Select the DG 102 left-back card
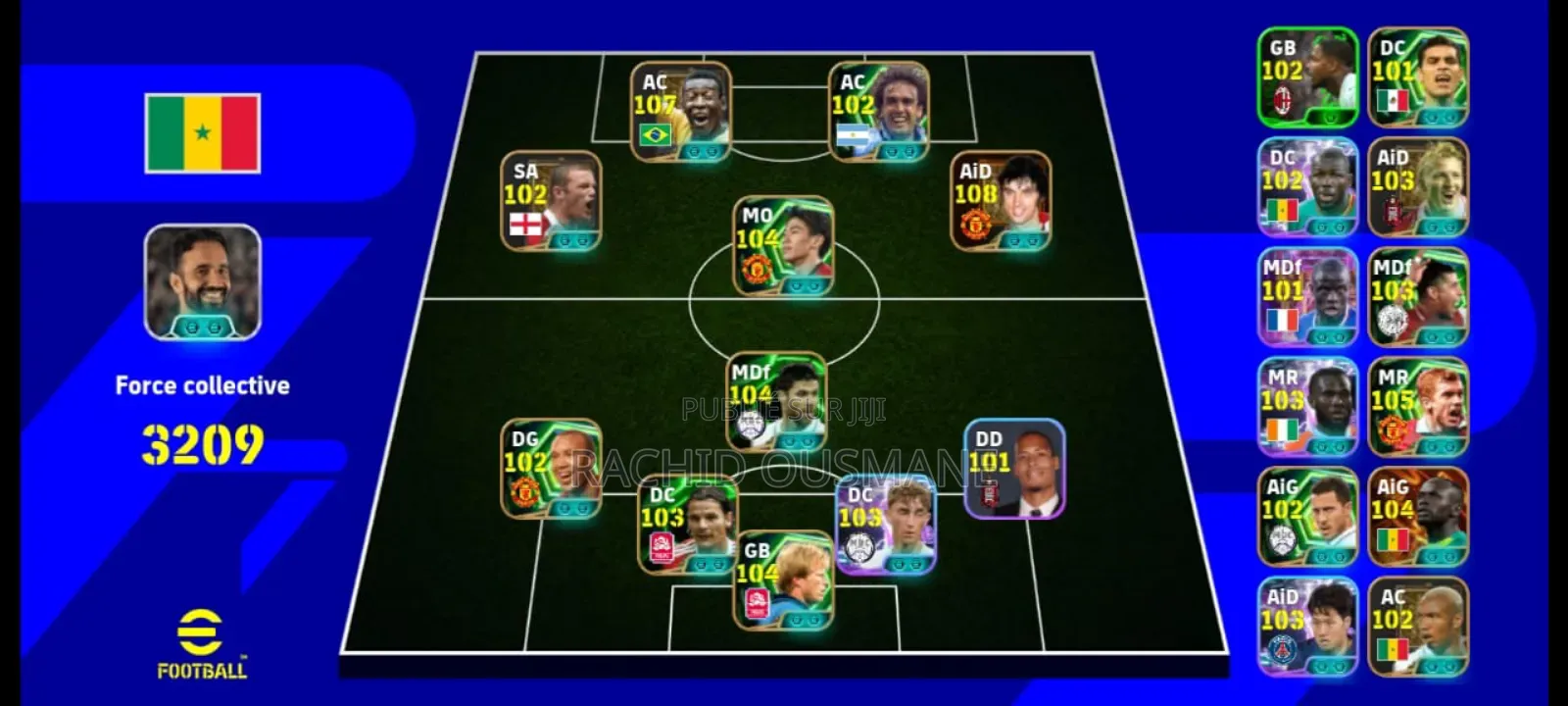Viewport: 1568px width, 706px height. point(544,471)
